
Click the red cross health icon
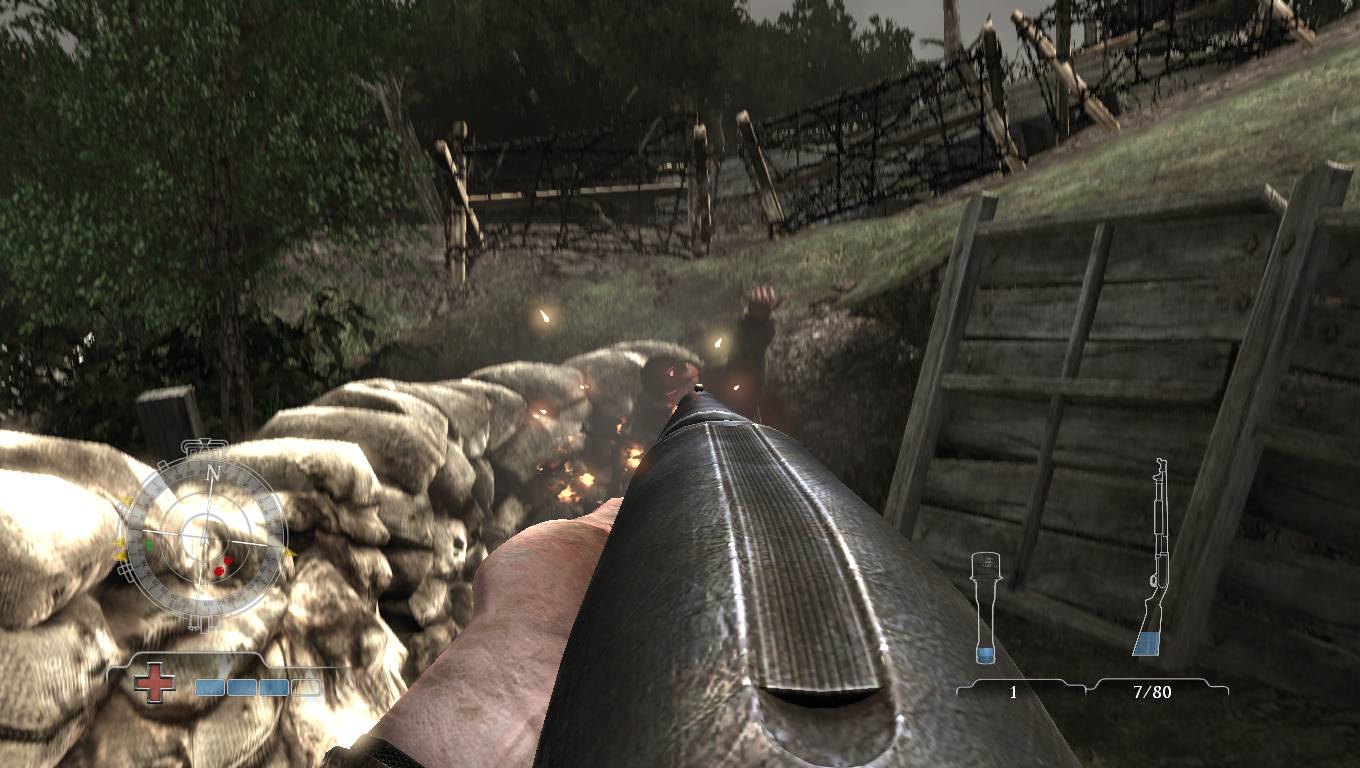pos(155,685)
